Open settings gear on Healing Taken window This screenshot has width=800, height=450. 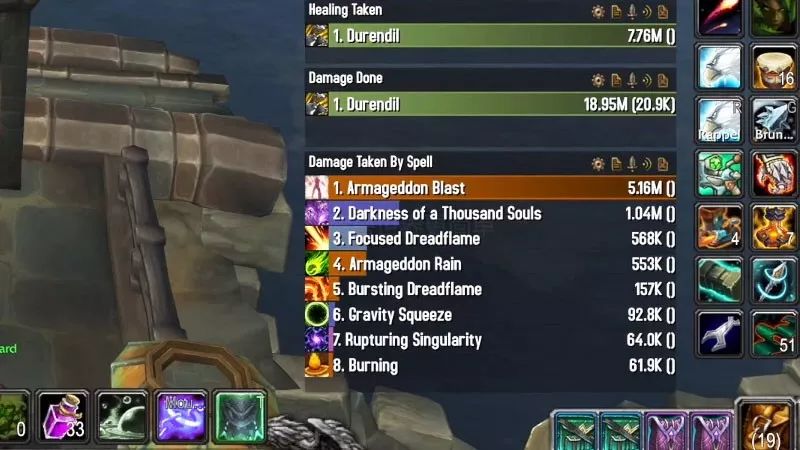[x=598, y=12]
